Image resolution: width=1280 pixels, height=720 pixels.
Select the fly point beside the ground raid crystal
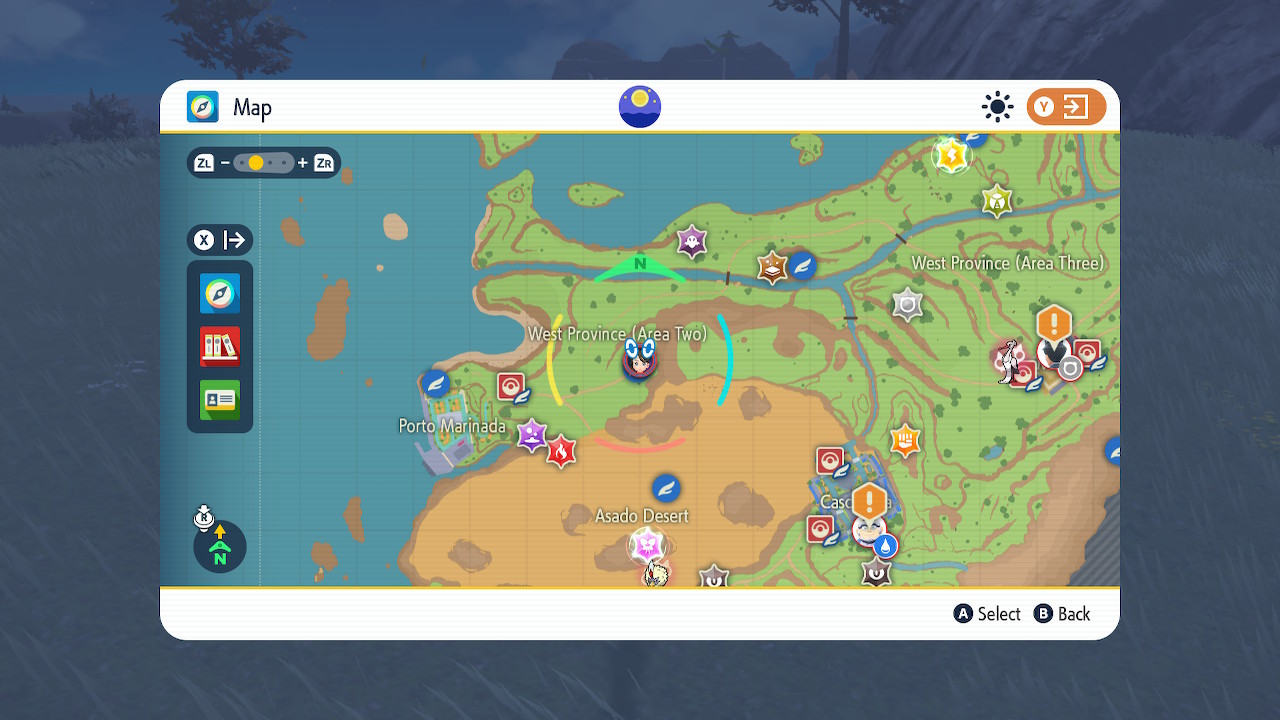point(803,265)
